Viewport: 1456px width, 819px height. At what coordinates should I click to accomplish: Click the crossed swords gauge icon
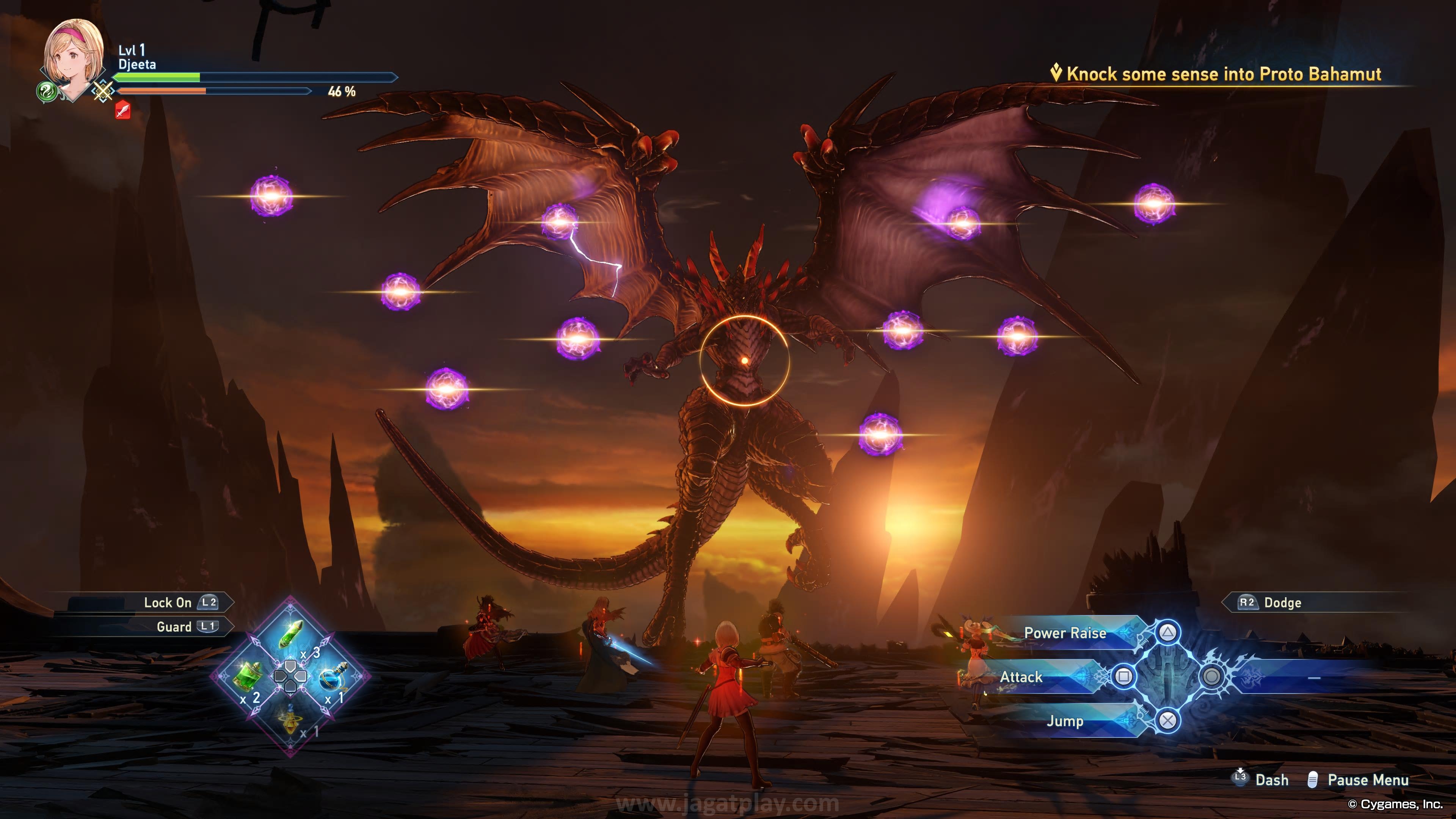pyautogui.click(x=103, y=91)
